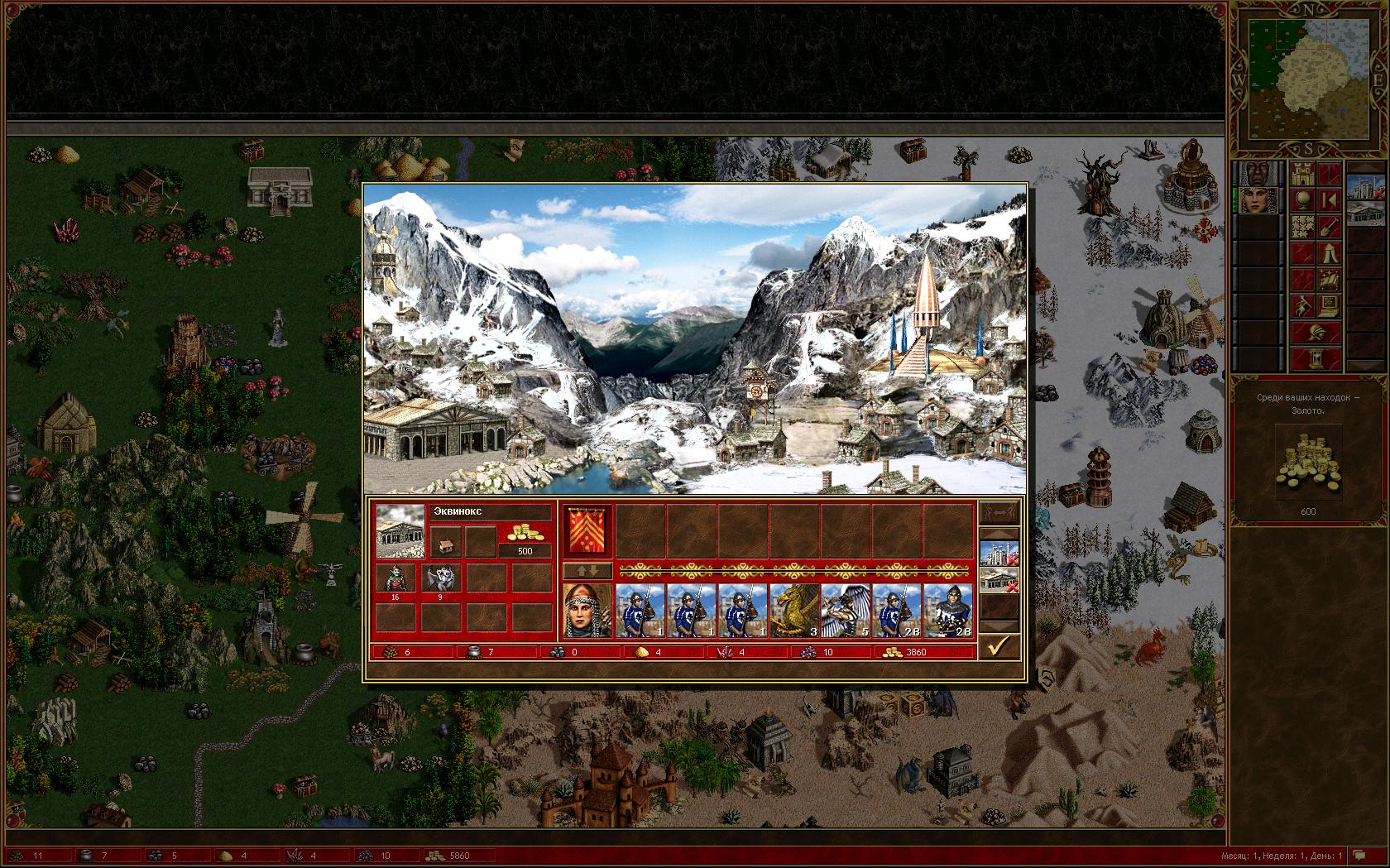Recruit gargoyles from the 9-available dwelling
Screen dimensions: 1390x868
coord(439,578)
